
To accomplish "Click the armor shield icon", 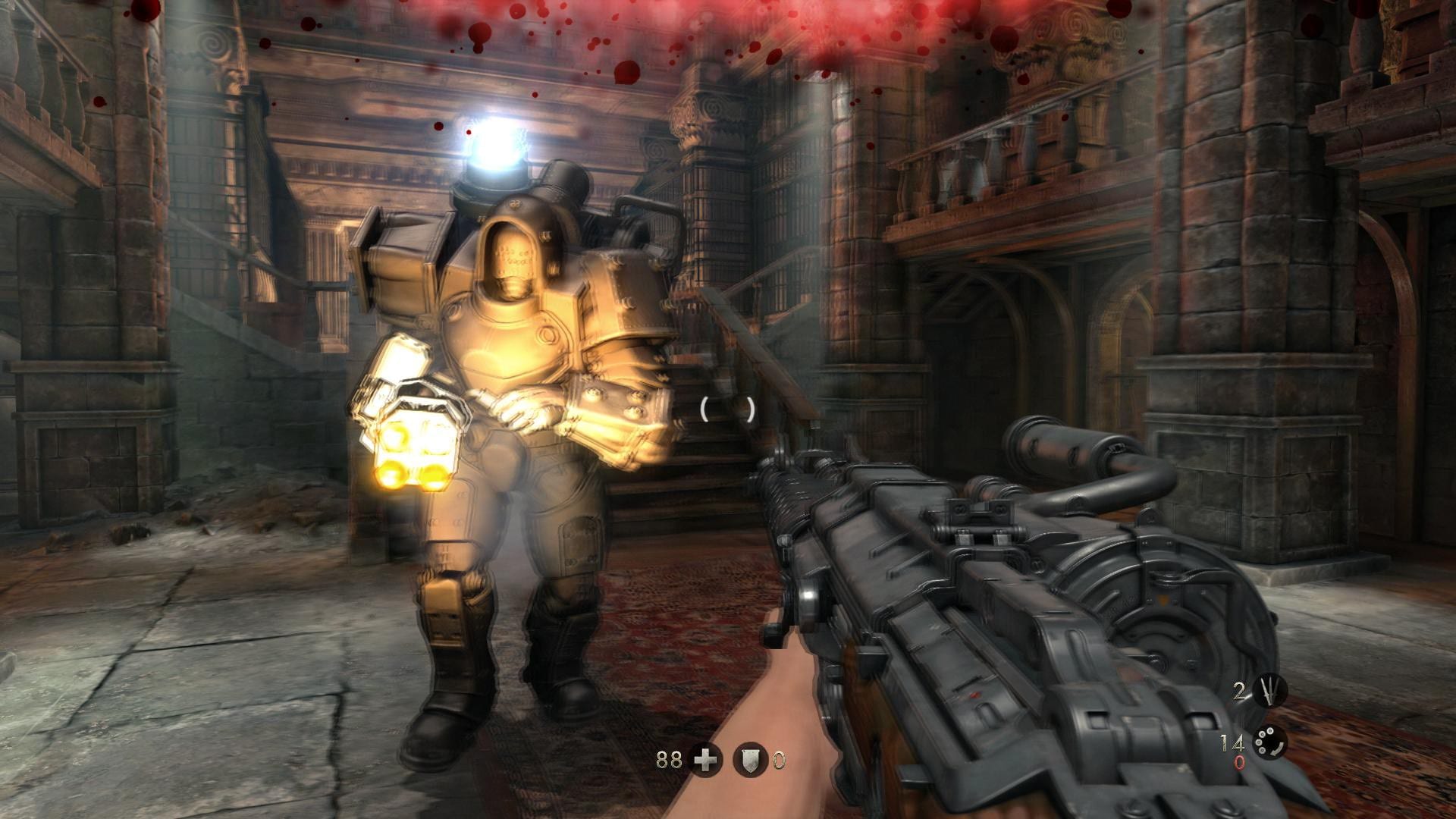I will tap(750, 759).
